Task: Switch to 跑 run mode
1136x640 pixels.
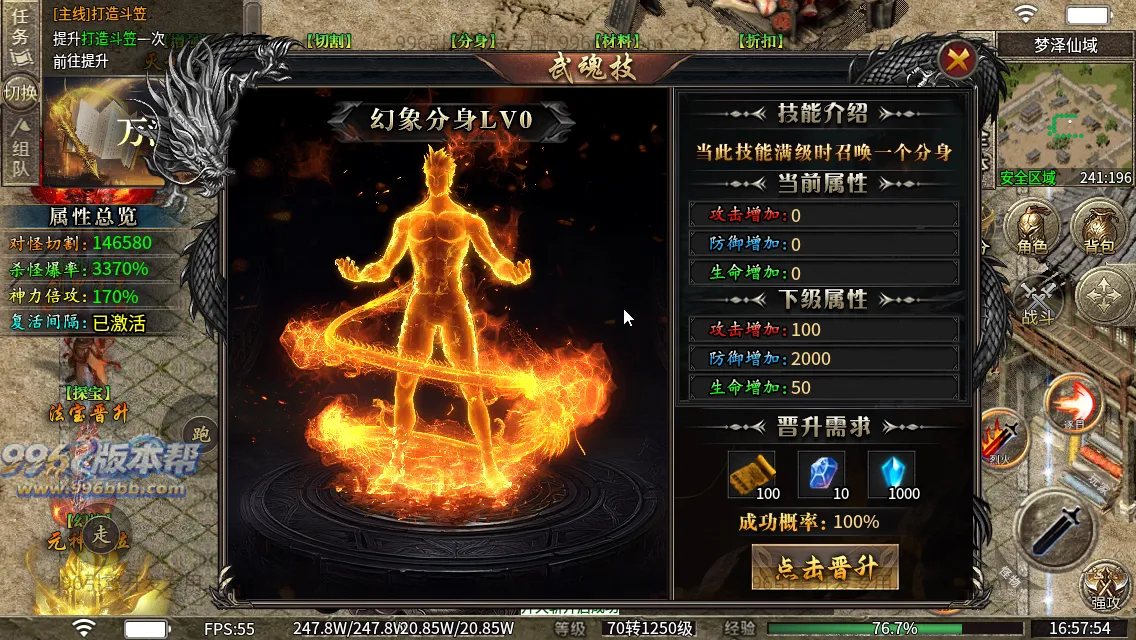Action: (x=201, y=435)
